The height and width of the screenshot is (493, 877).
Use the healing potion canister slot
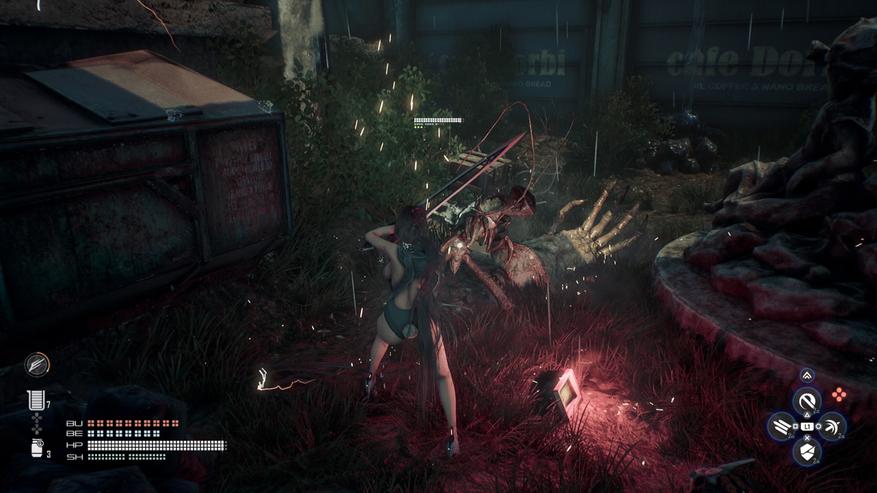click(x=36, y=448)
